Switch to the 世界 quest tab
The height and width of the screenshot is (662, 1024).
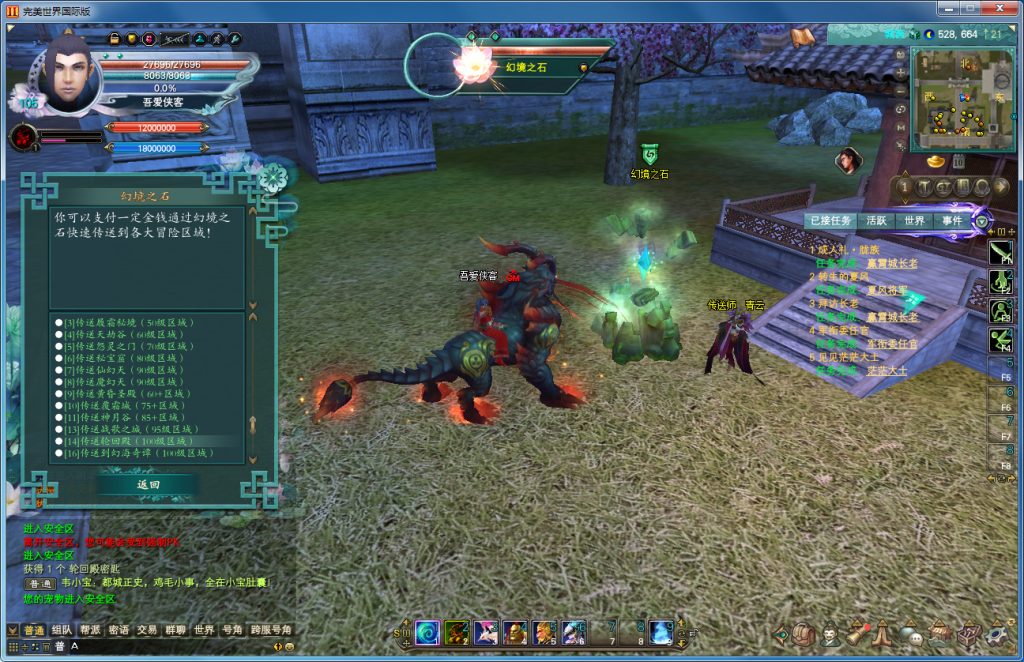[914, 221]
